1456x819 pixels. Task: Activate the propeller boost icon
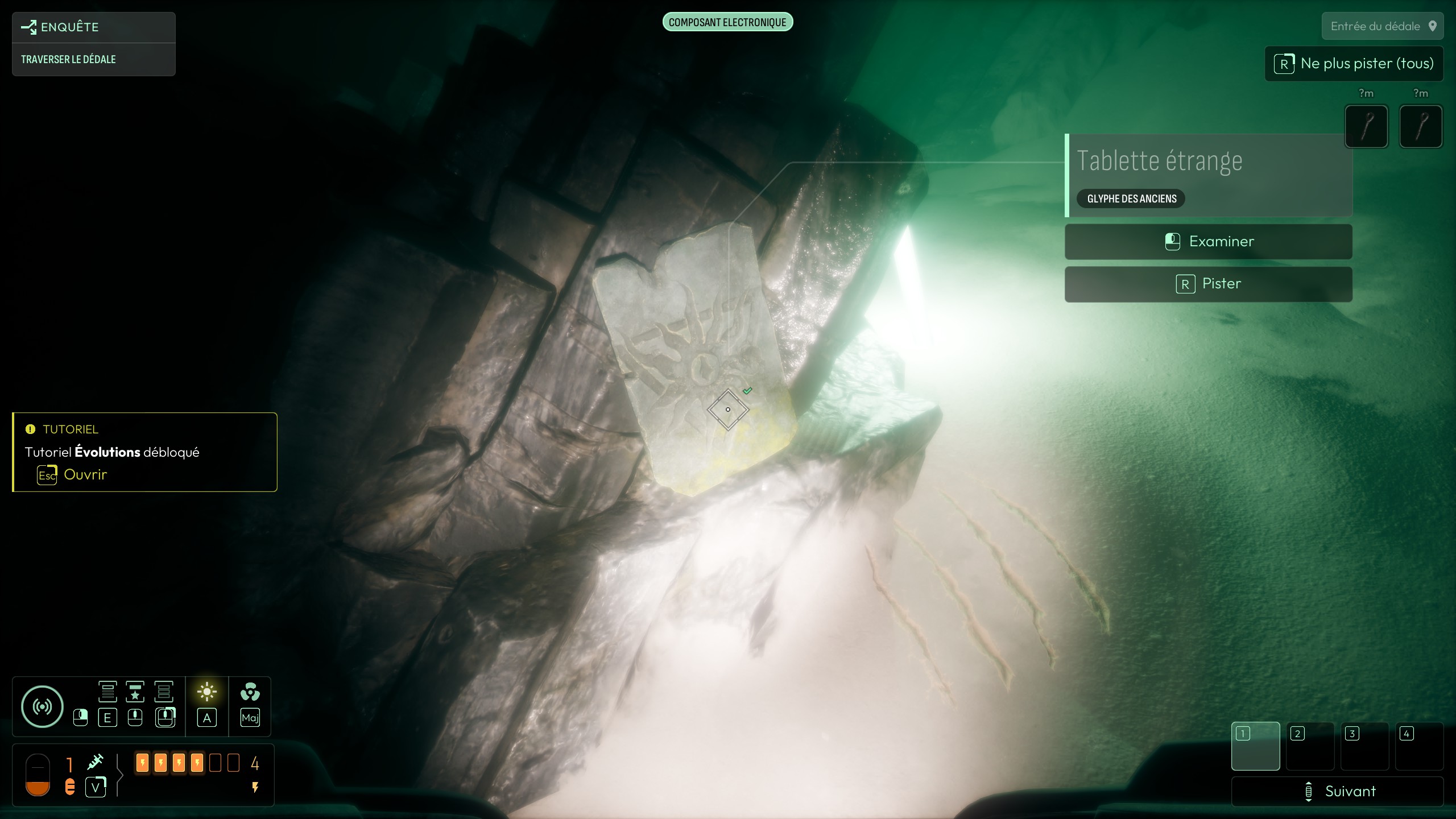pyautogui.click(x=250, y=692)
